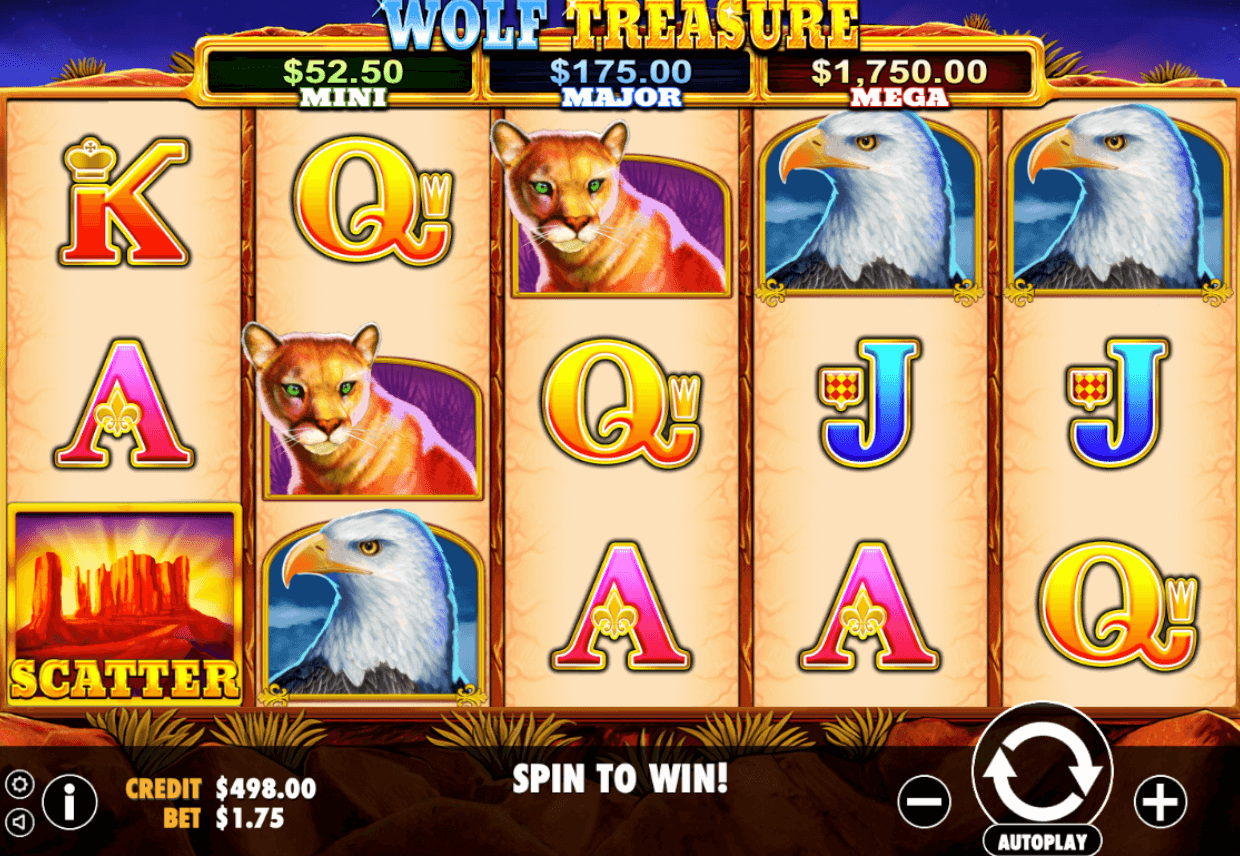Toggle sound with the speaker icon
The width and height of the screenshot is (1240, 856).
pos(19,822)
